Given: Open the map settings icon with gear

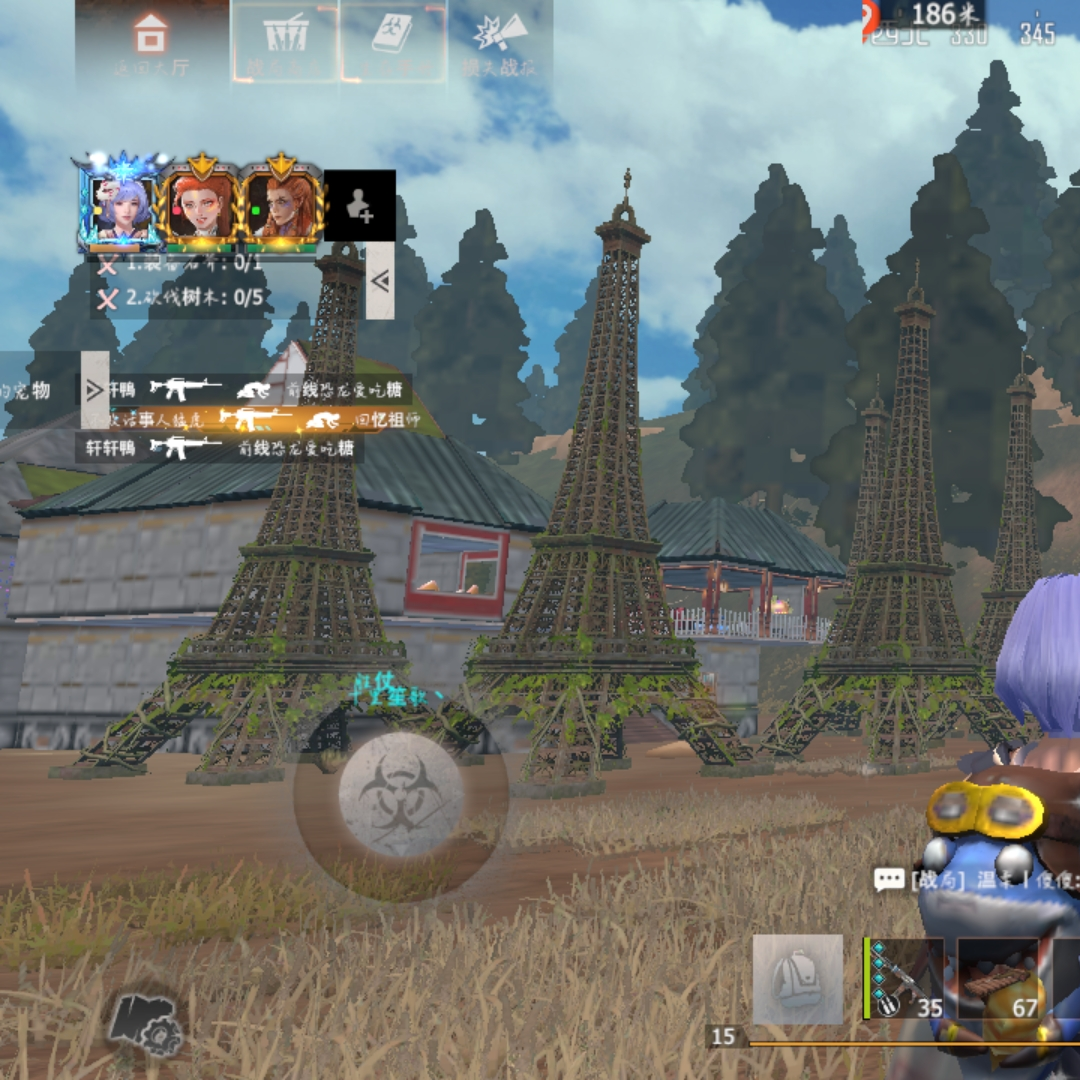Looking at the screenshot, I should (x=145, y=1023).
